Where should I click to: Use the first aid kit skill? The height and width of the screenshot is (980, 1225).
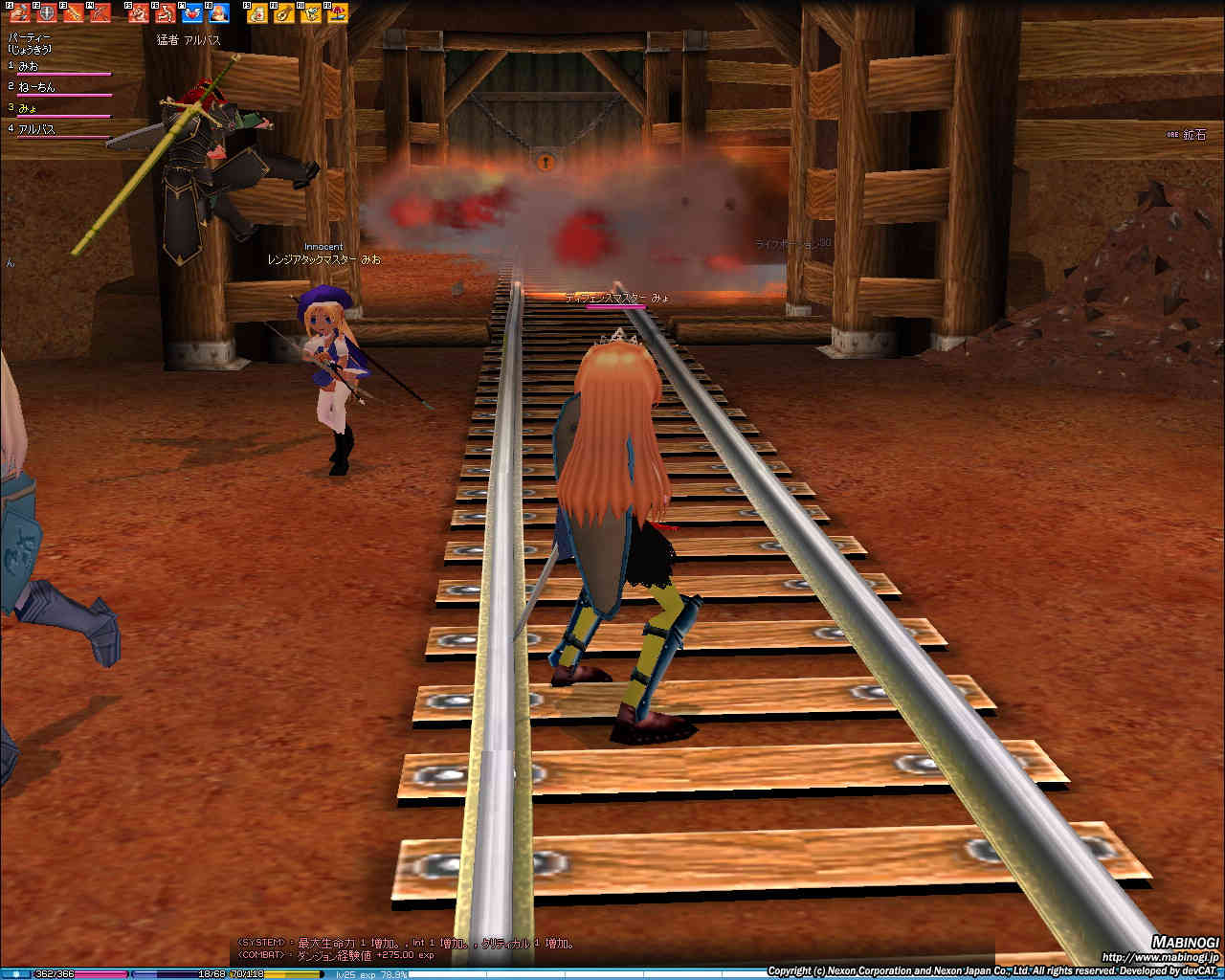click(257, 13)
